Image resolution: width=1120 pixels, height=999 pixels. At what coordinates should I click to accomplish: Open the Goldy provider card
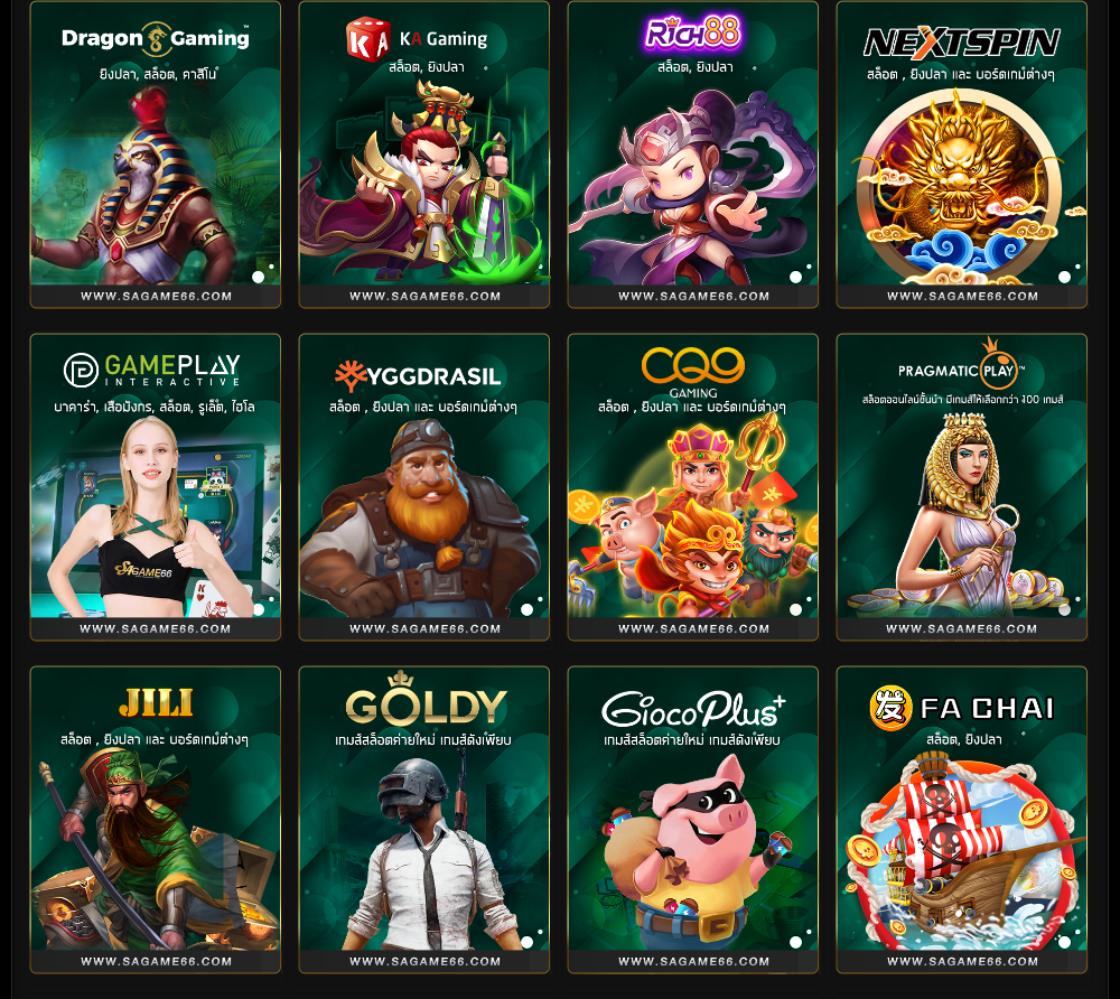(424, 820)
